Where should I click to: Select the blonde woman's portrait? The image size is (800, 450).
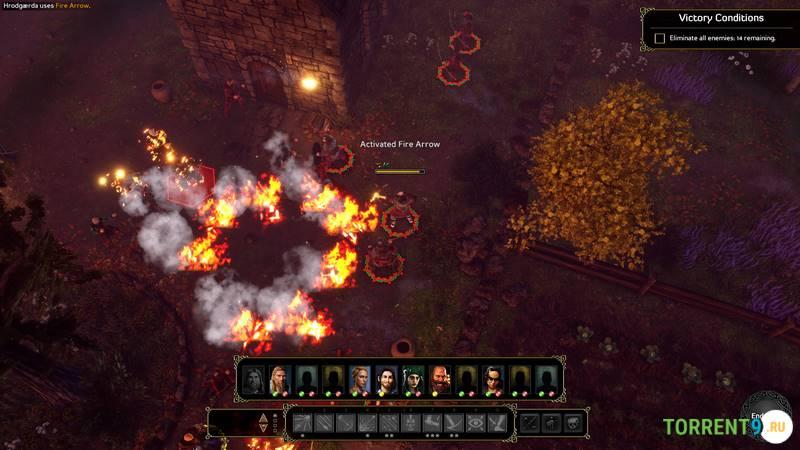click(360, 380)
